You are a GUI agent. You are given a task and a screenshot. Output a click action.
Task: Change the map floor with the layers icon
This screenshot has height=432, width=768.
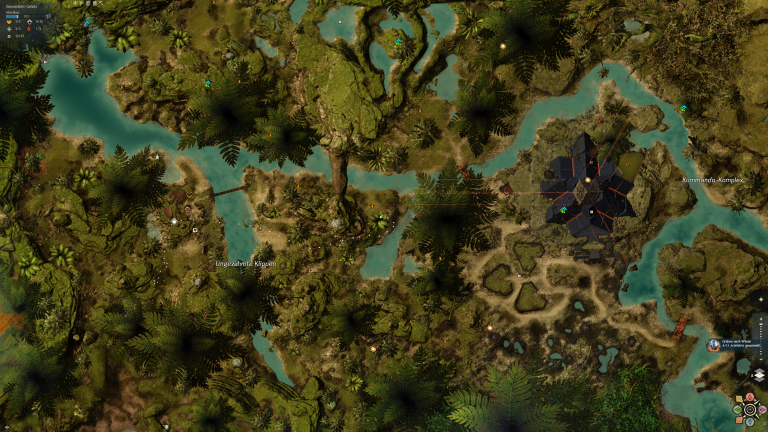pyautogui.click(x=759, y=375)
